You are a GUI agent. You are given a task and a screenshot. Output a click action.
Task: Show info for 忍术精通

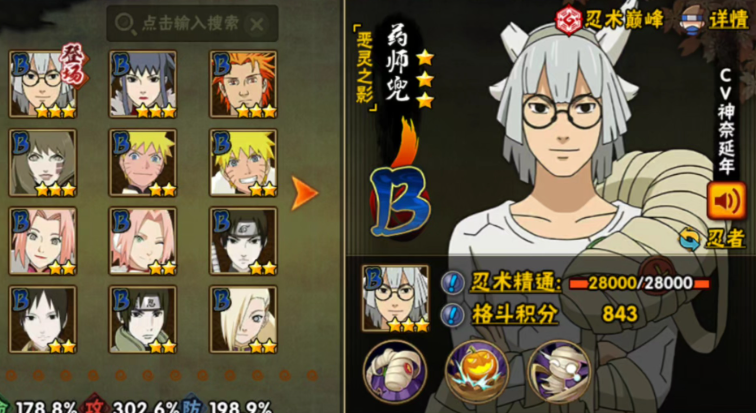click(x=452, y=284)
